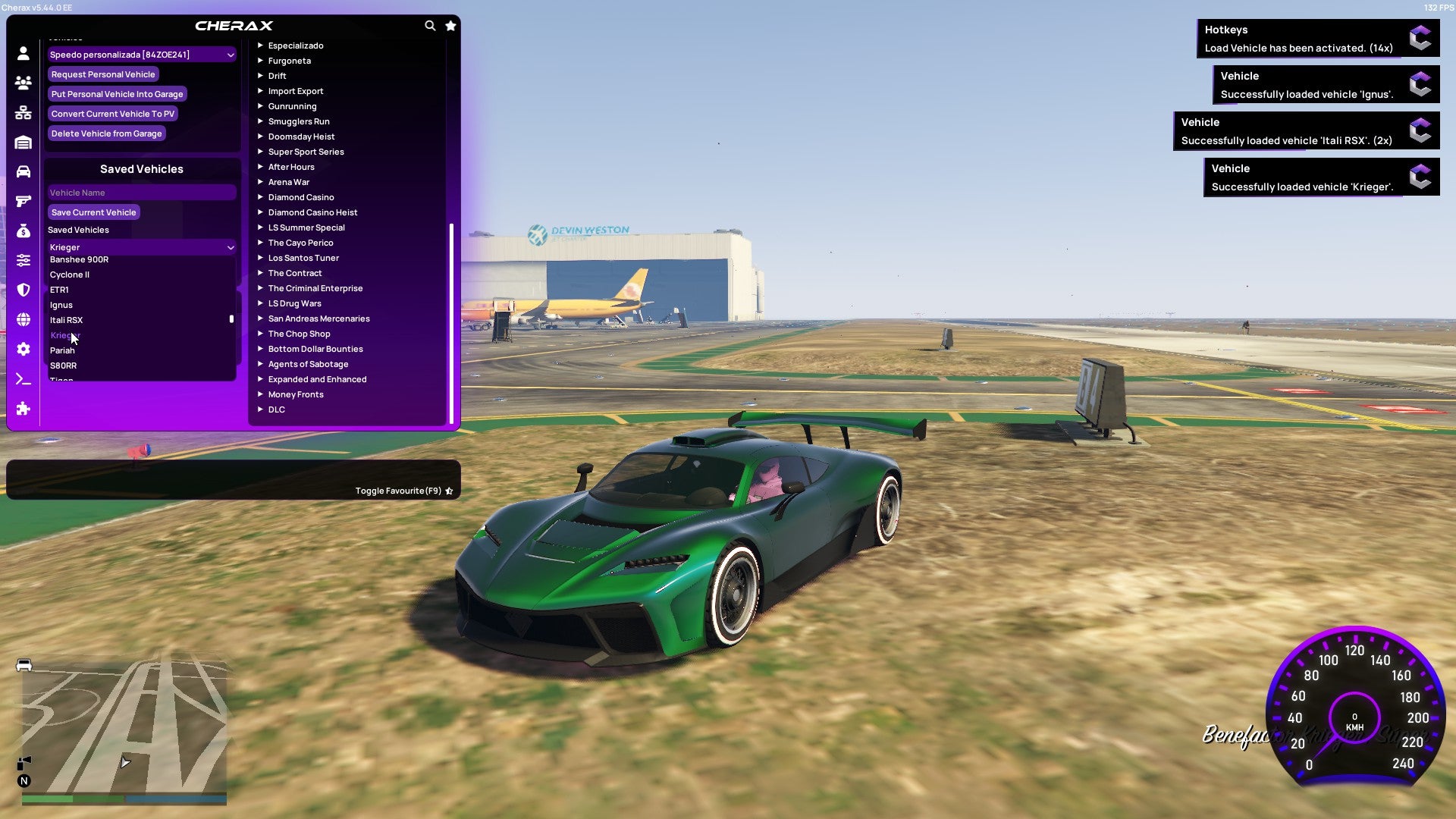Screen dimensions: 1456x819
Task: Expand the Doomsday Heist vehicle class
Action: tap(300, 136)
